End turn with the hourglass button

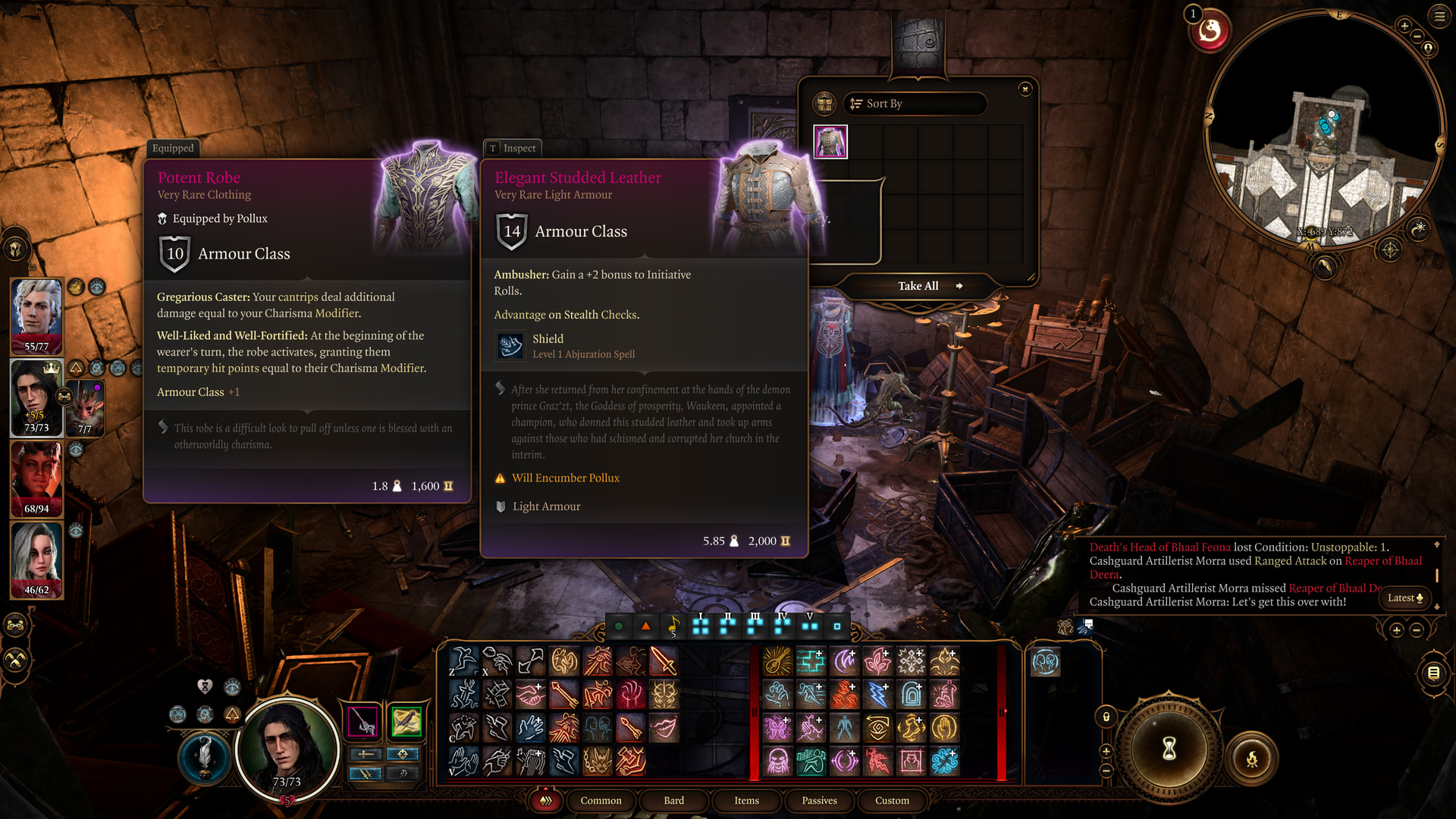[x=1169, y=749]
